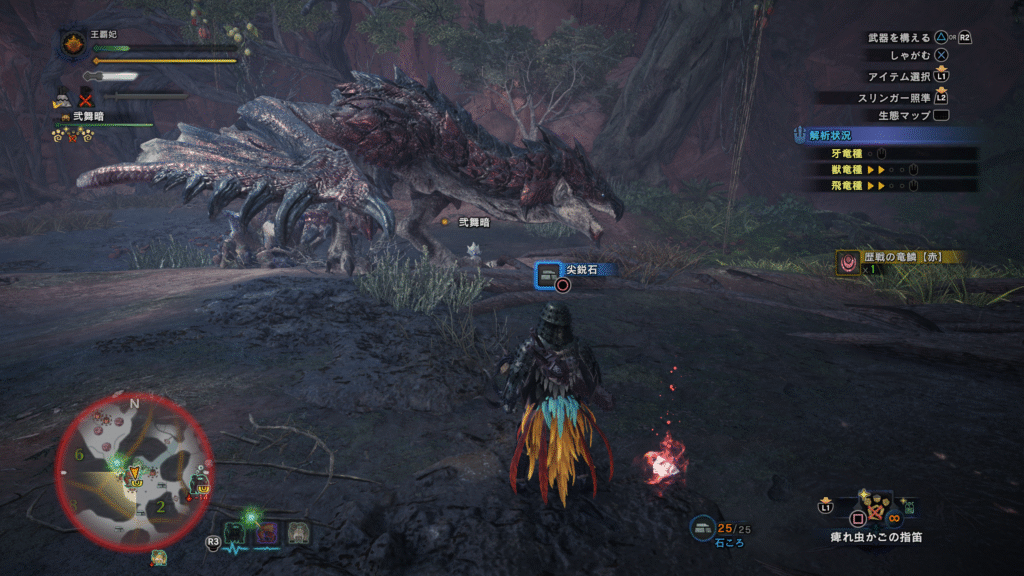This screenshot has width=1024, height=576.
Task: Select the monster icon below the minimap
Action: (158, 557)
